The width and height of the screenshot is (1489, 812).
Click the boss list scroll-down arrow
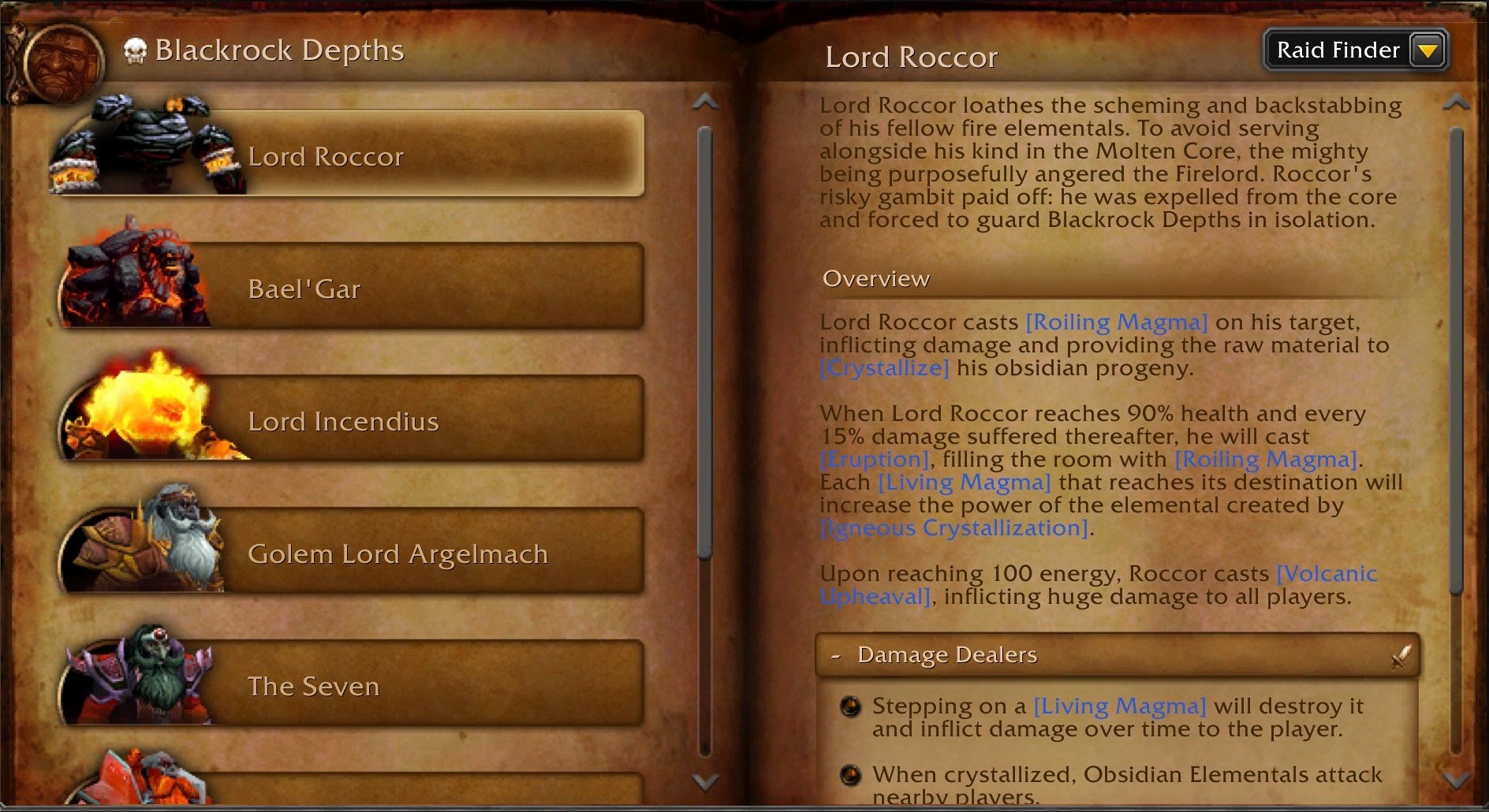click(704, 781)
